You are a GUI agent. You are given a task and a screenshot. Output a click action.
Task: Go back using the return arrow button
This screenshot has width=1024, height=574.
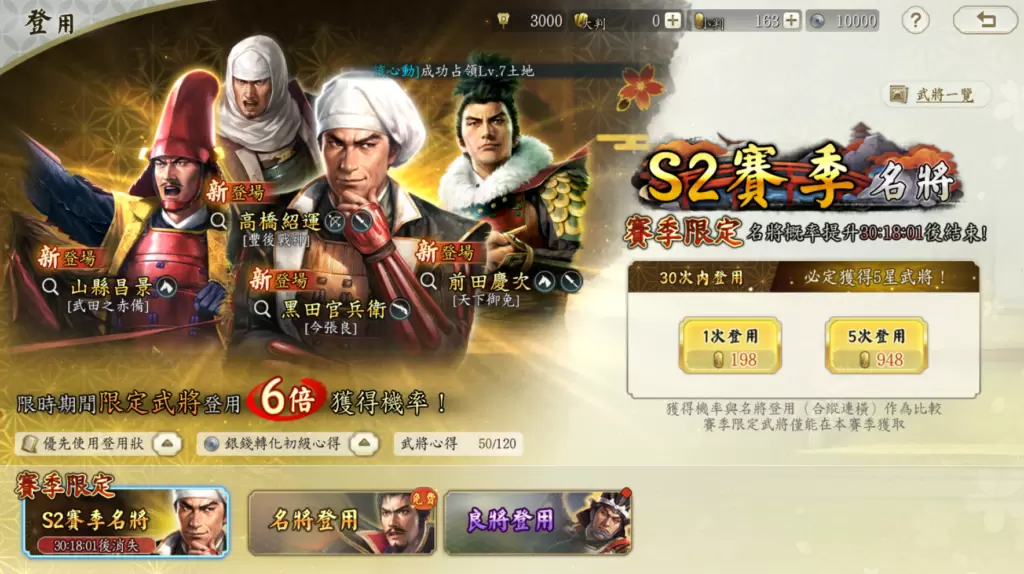click(x=984, y=20)
